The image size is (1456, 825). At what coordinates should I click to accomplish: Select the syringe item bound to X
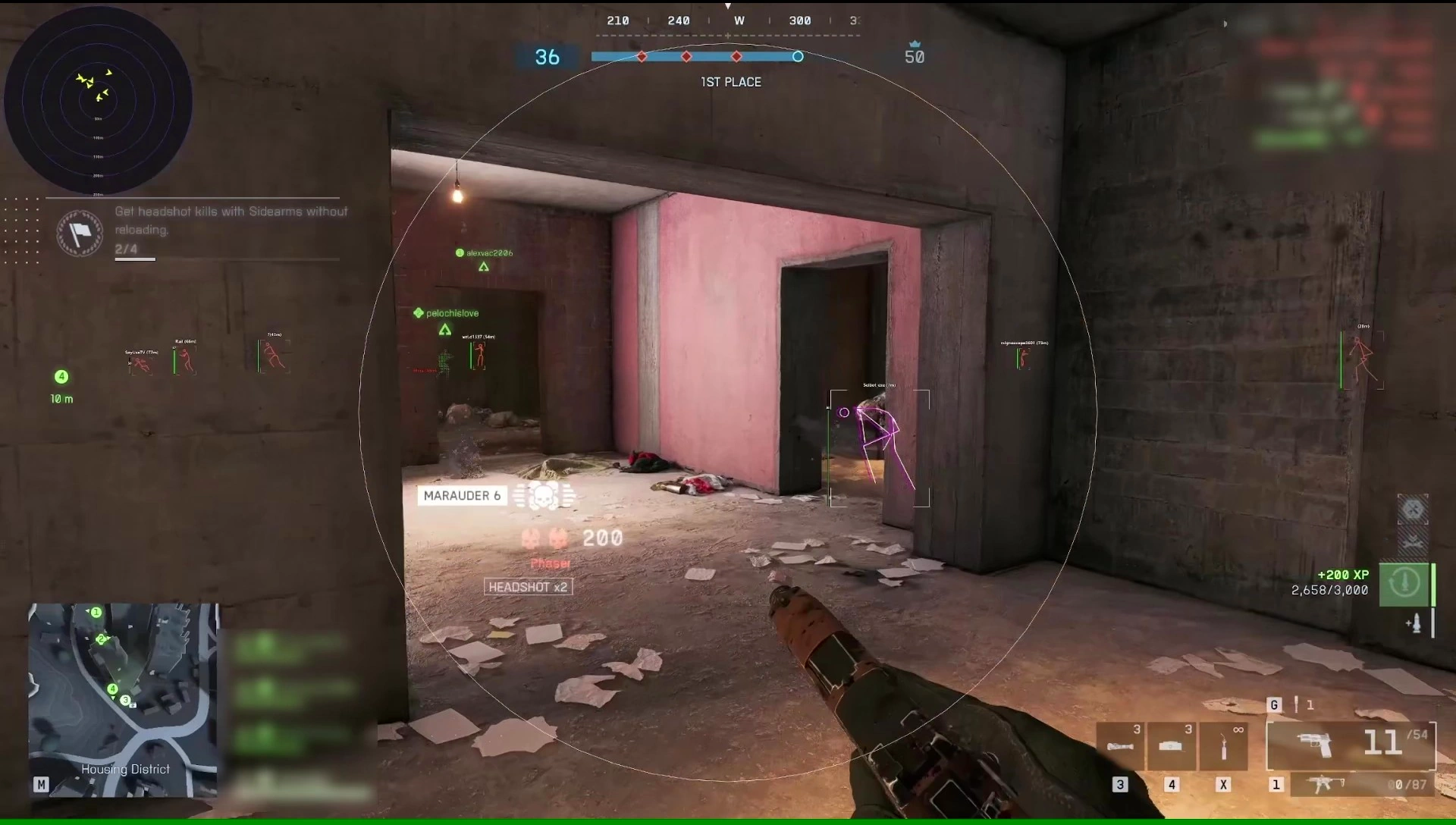tap(1225, 745)
